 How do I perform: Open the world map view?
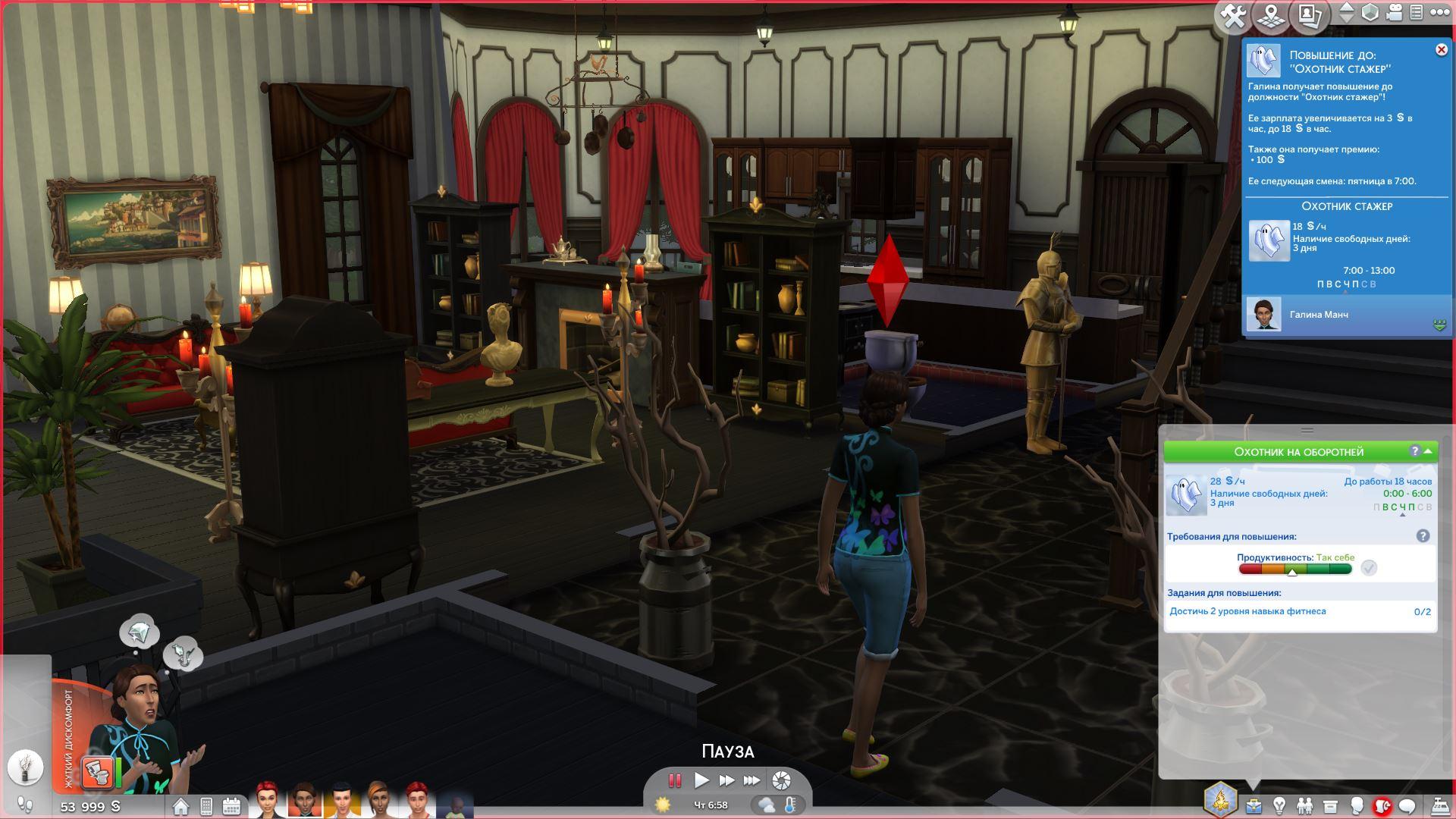click(1272, 15)
